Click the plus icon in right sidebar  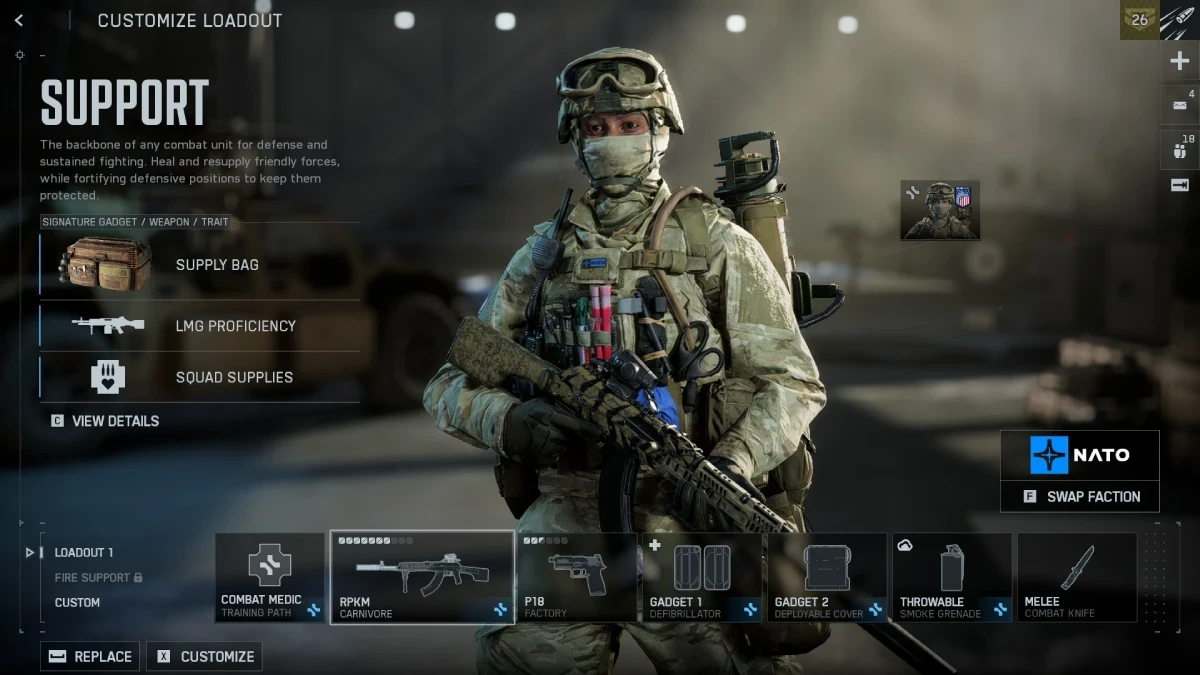[1179, 62]
